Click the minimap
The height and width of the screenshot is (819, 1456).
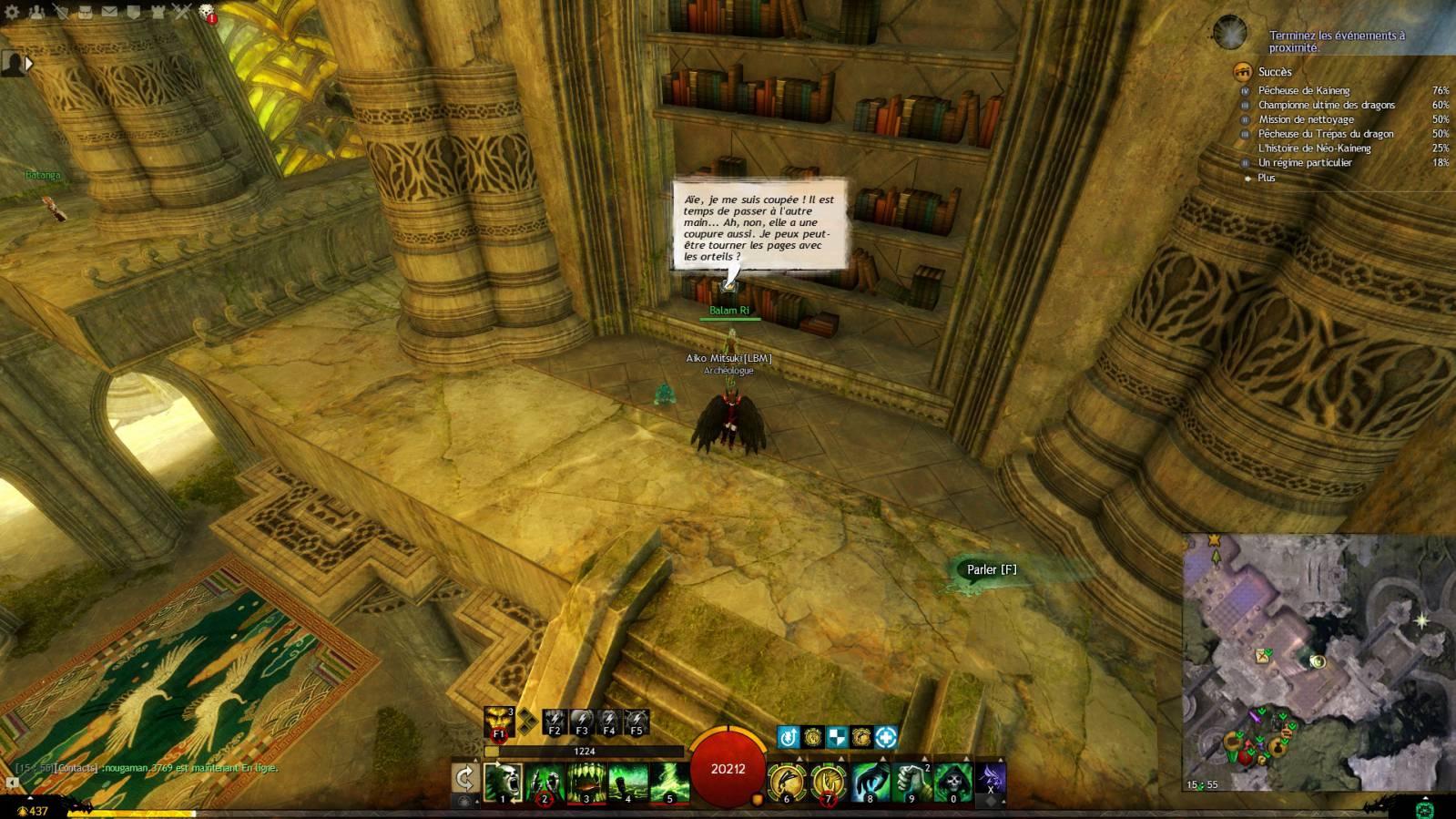tap(1318, 662)
